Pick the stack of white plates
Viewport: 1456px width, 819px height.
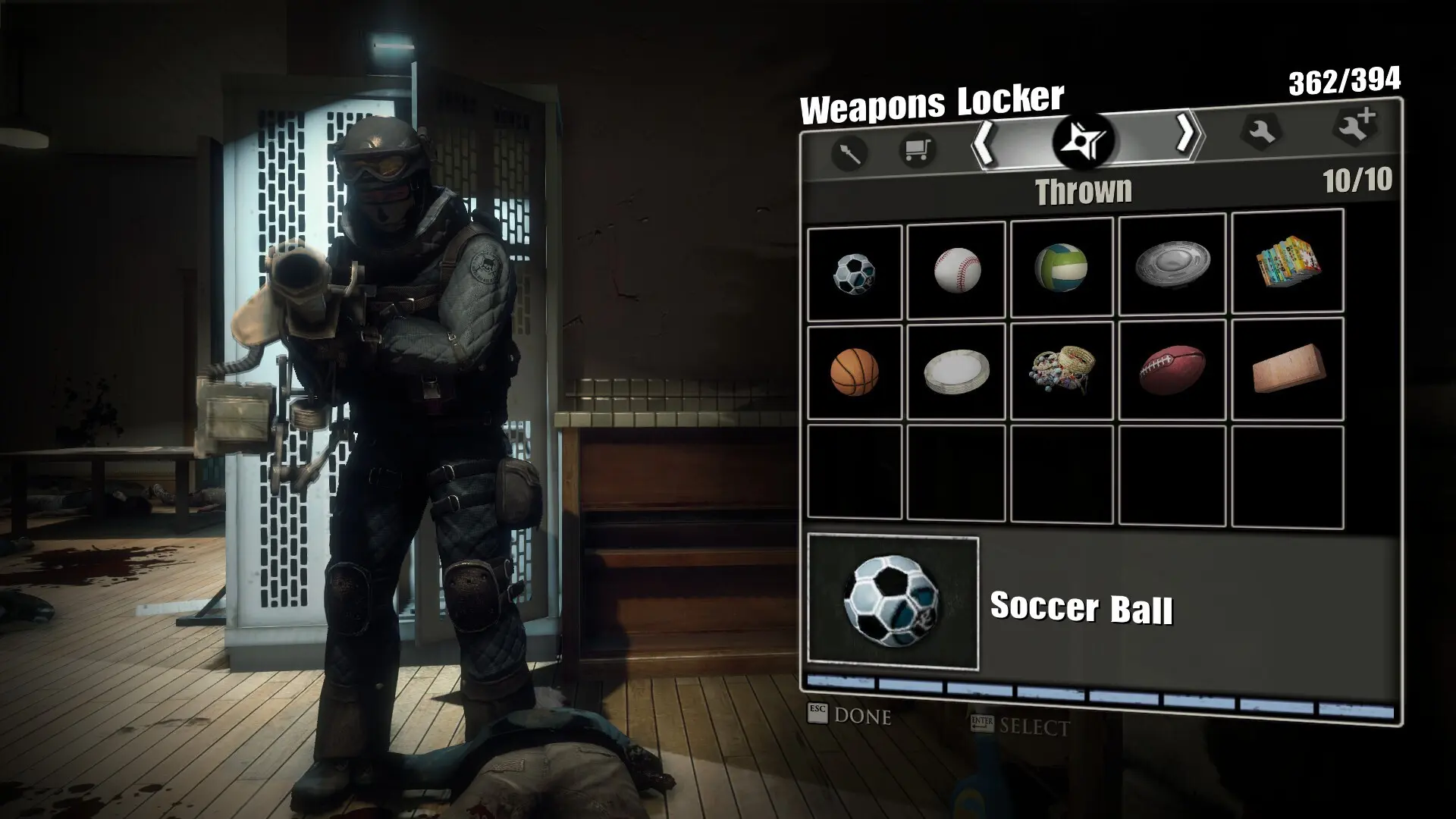pyautogui.click(x=956, y=372)
